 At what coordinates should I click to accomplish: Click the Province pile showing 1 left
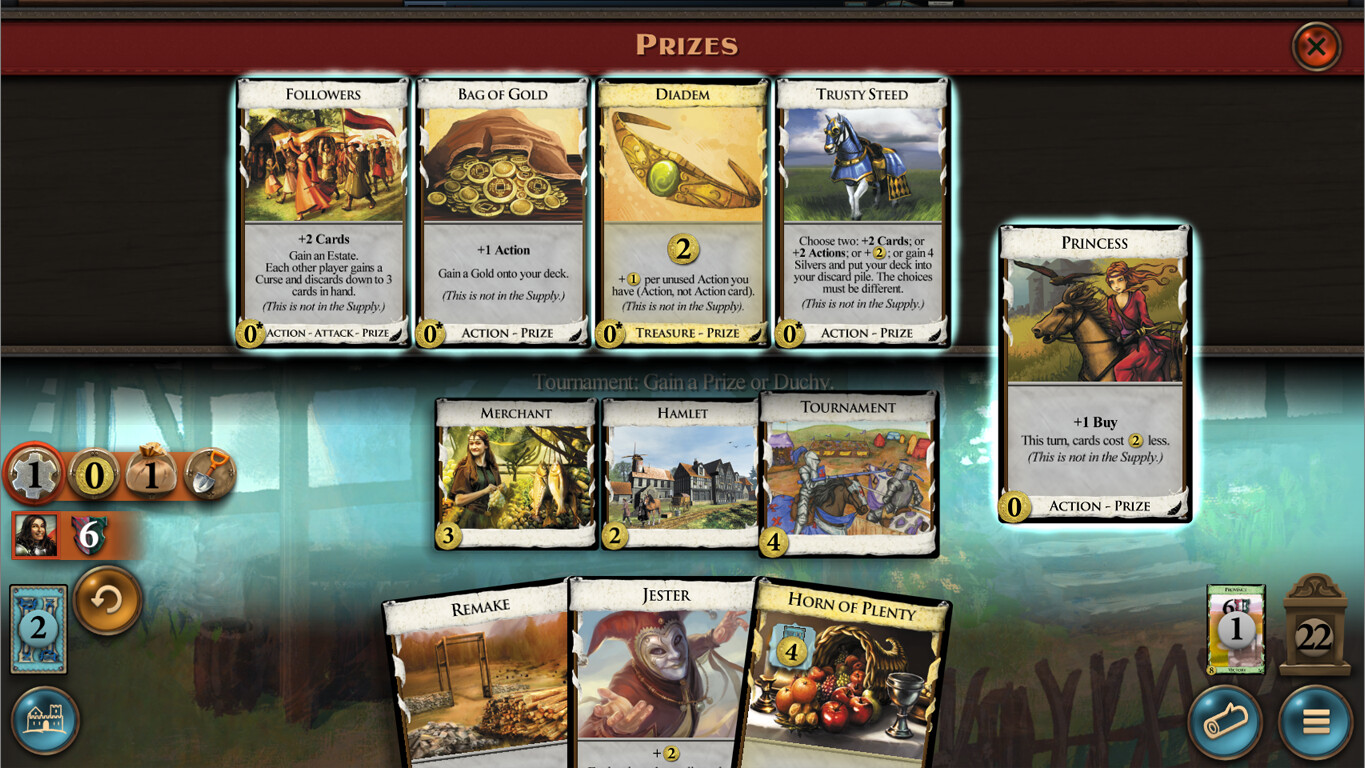(x=1237, y=630)
